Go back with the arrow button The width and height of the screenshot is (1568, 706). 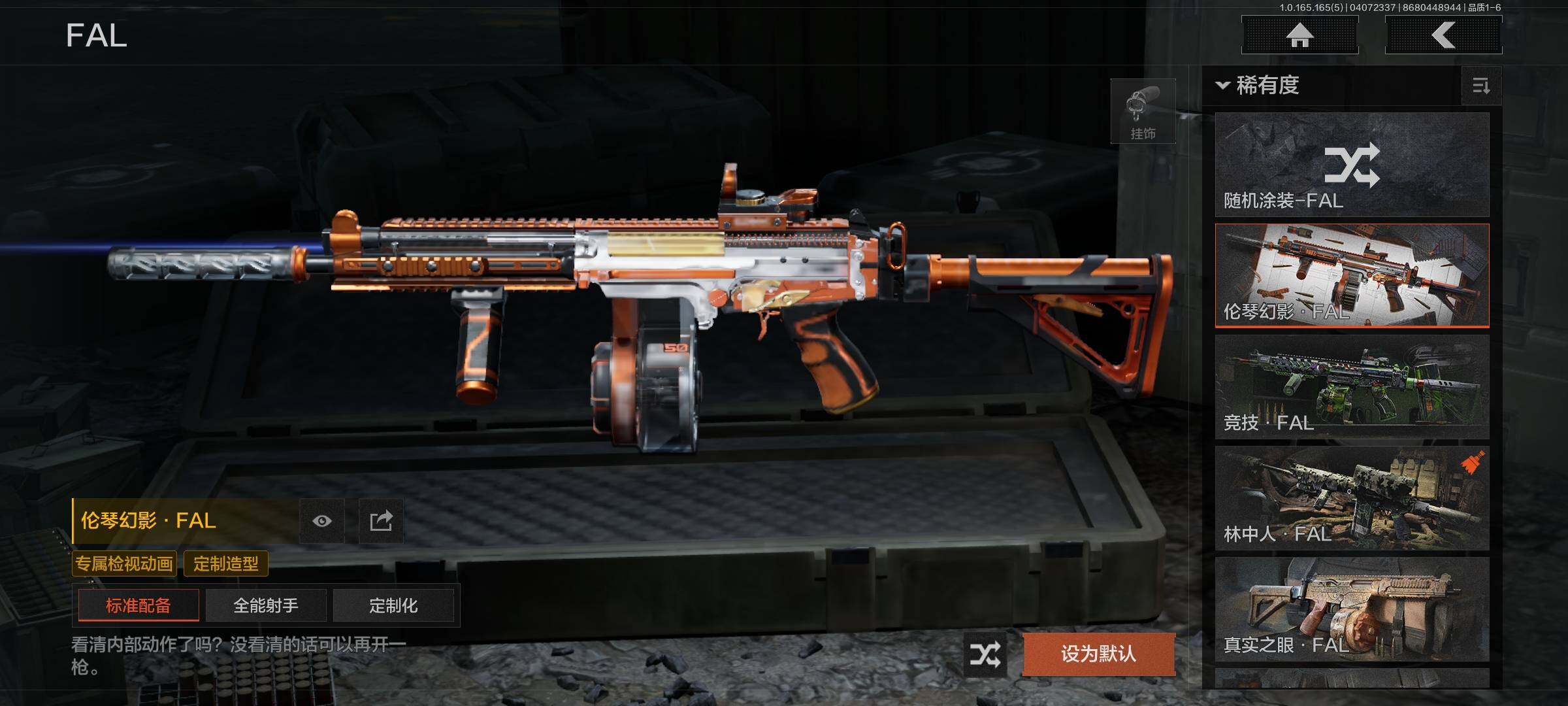click(1443, 35)
